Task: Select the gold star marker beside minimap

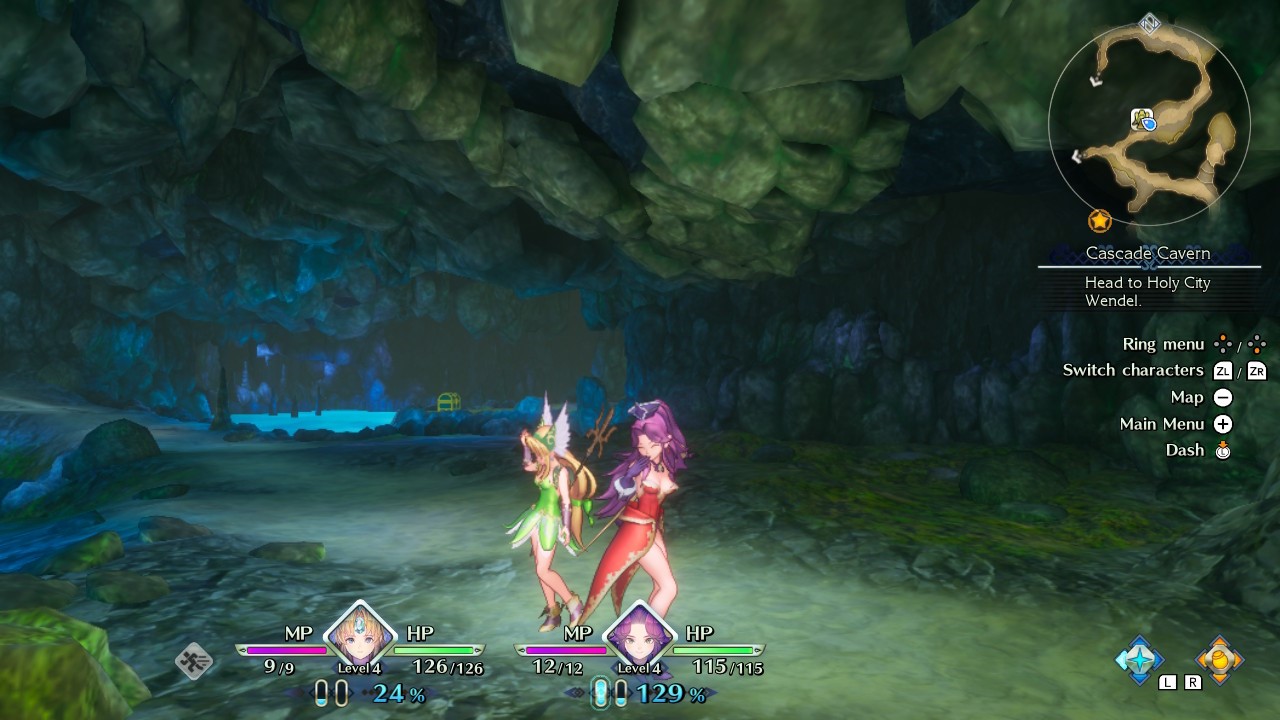Action: click(x=1099, y=221)
